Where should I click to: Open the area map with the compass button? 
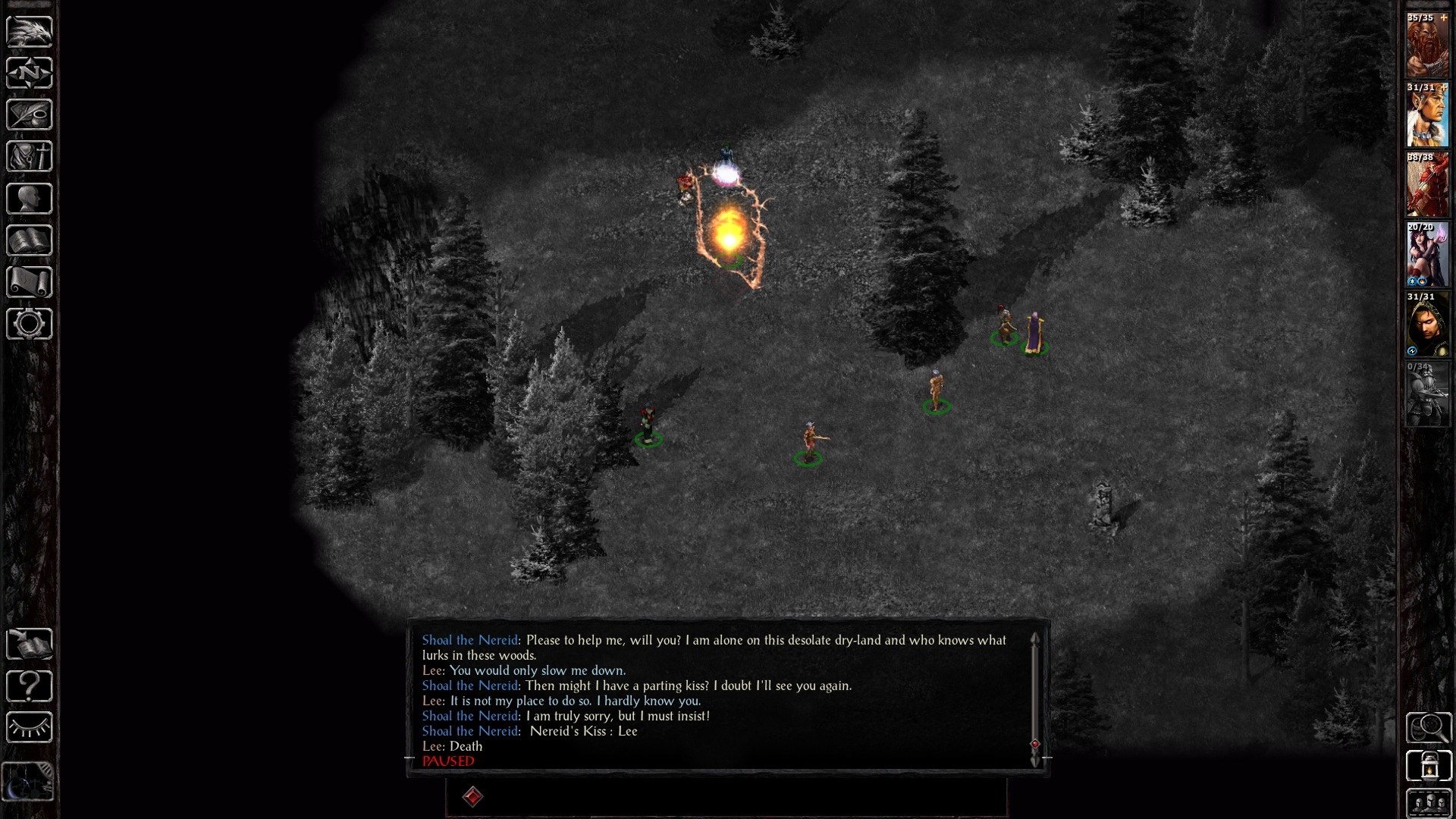(29, 73)
